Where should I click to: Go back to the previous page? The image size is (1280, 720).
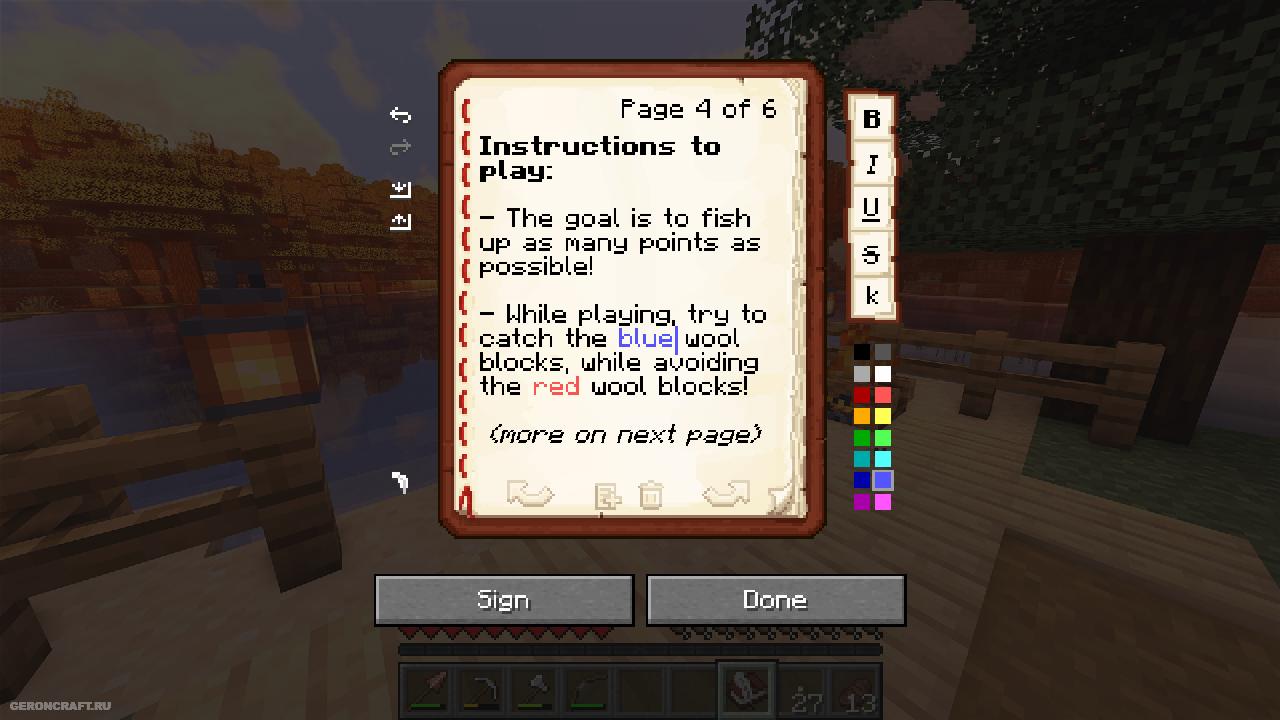[x=530, y=494]
